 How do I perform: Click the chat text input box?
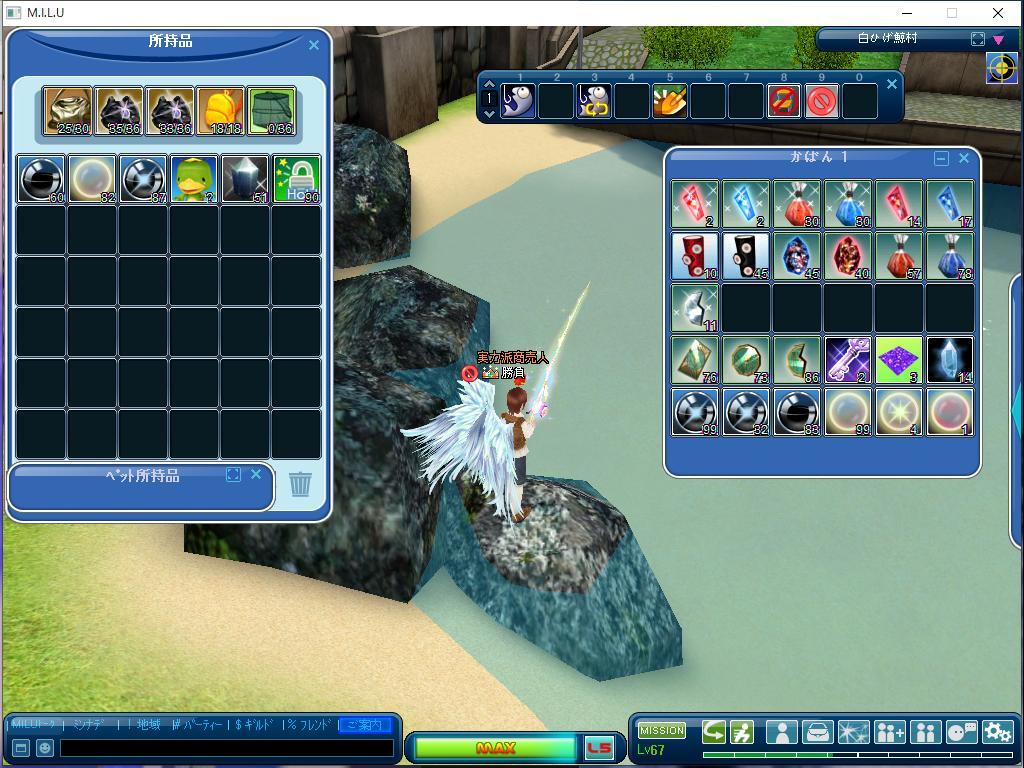(226, 747)
